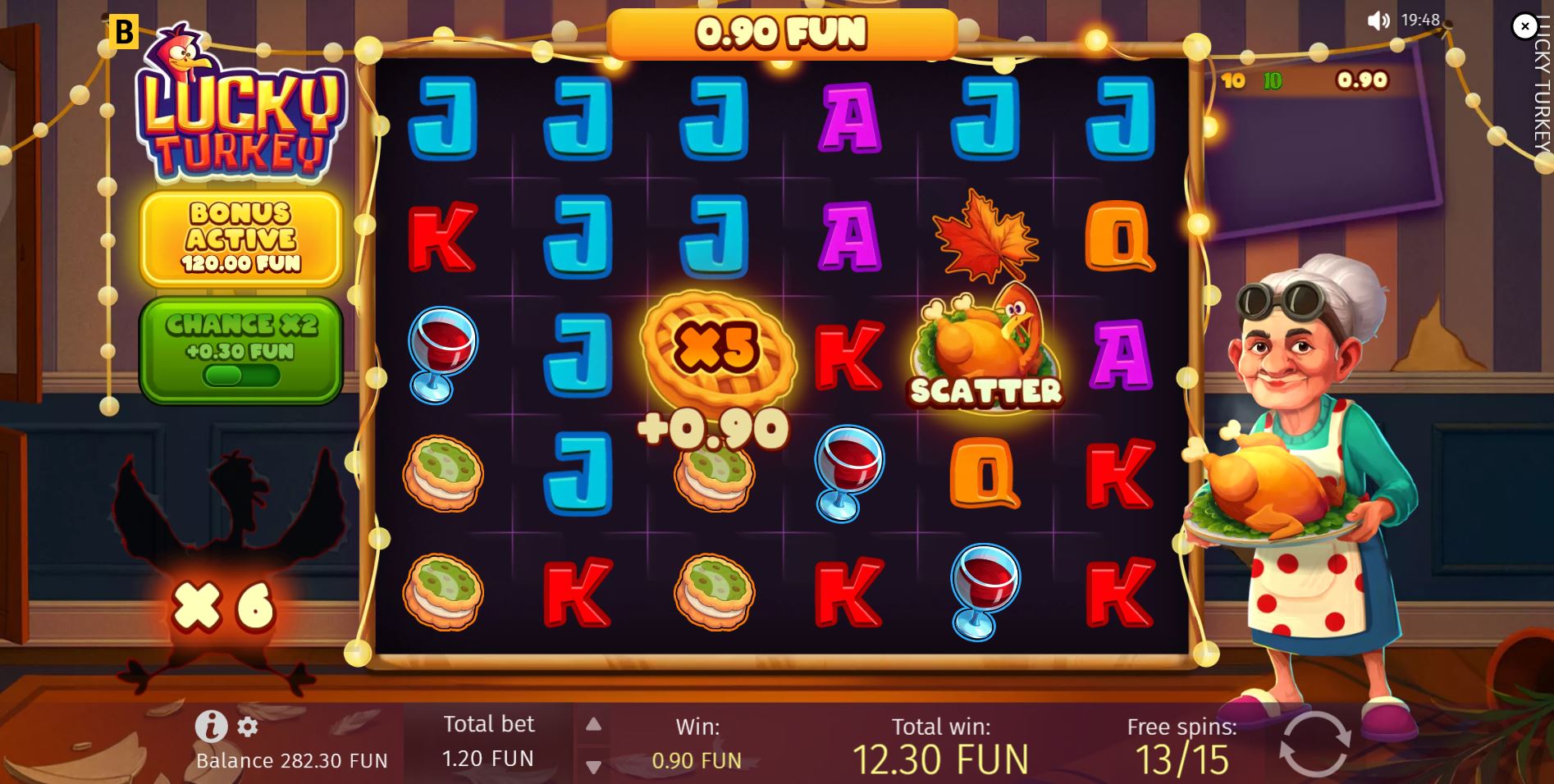Open the settings gear menu
The image size is (1554, 784).
tap(247, 727)
